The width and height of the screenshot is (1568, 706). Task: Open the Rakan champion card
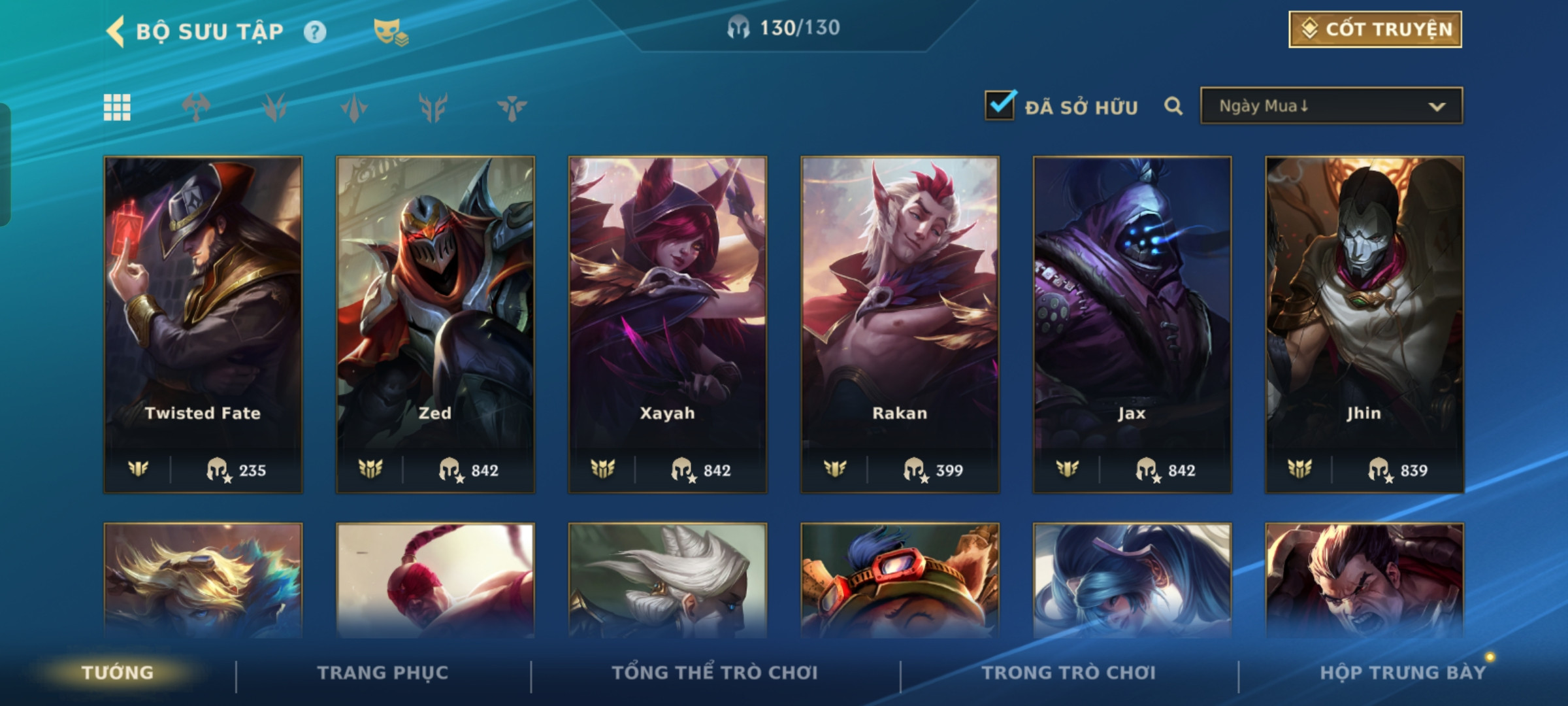900,324
